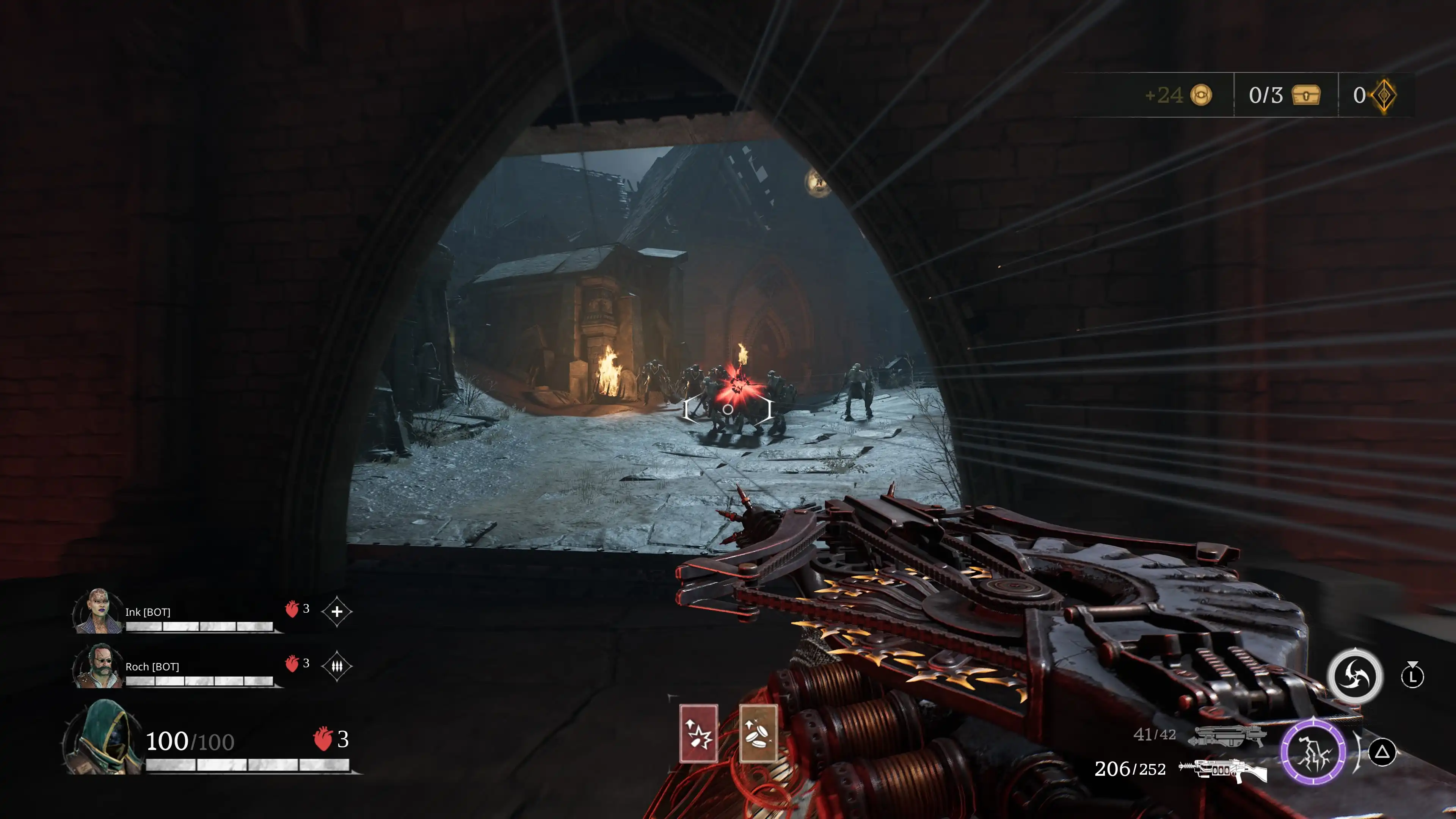1456x819 pixels.
Task: Open the treasure chest objective tracker
Action: tap(1306, 95)
